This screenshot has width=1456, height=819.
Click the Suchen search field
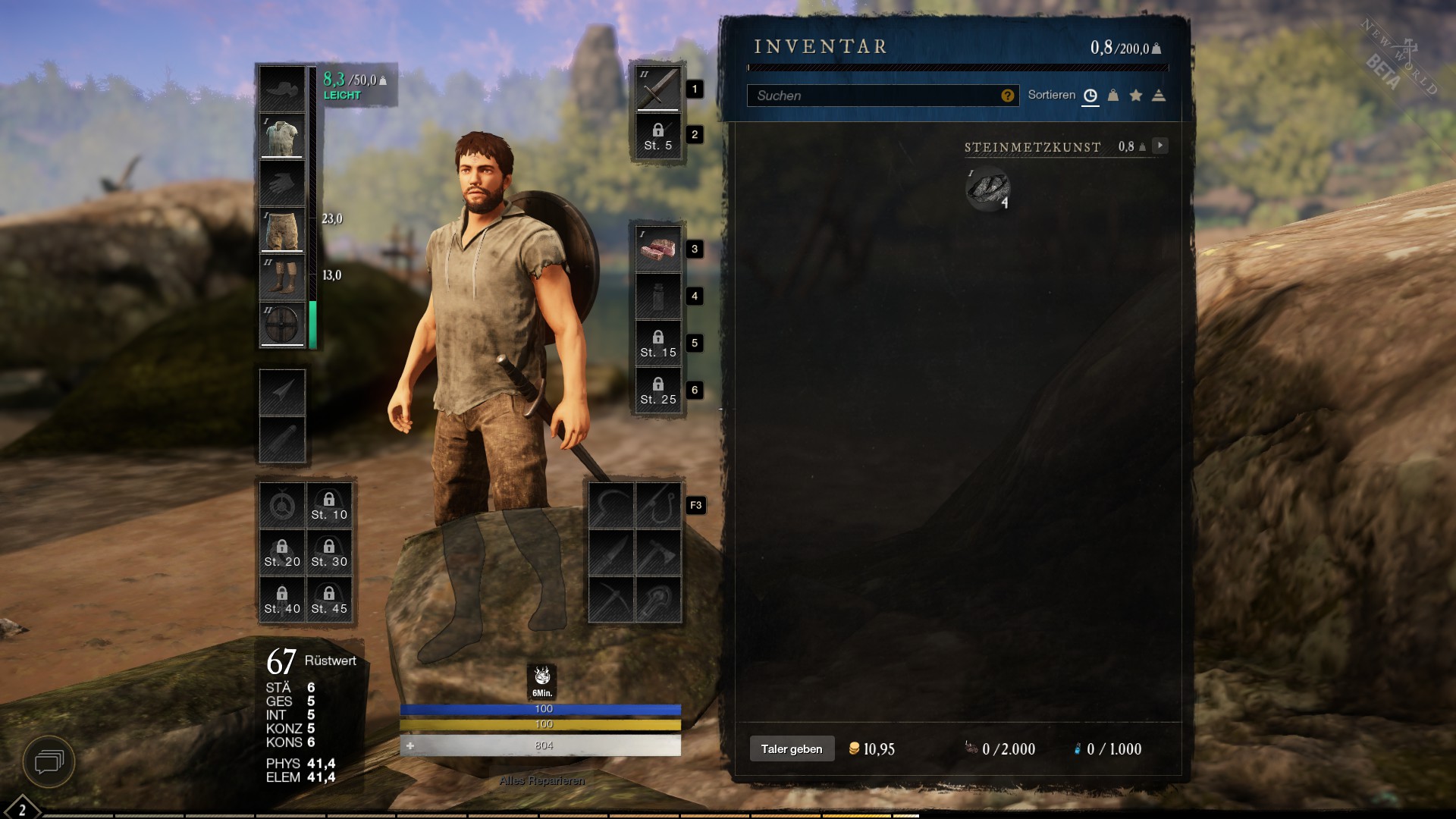click(872, 96)
